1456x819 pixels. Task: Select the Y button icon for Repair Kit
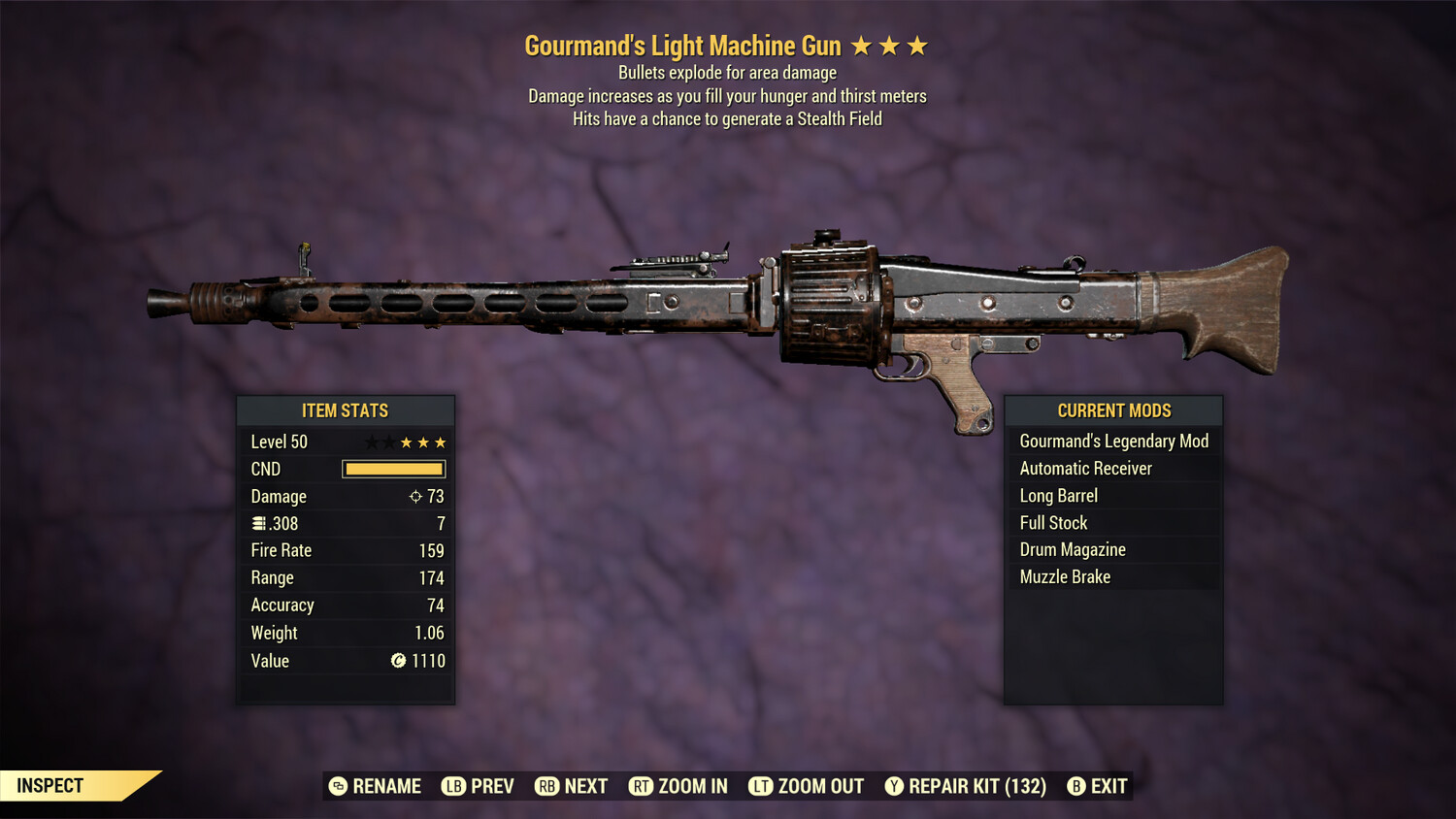tap(894, 786)
